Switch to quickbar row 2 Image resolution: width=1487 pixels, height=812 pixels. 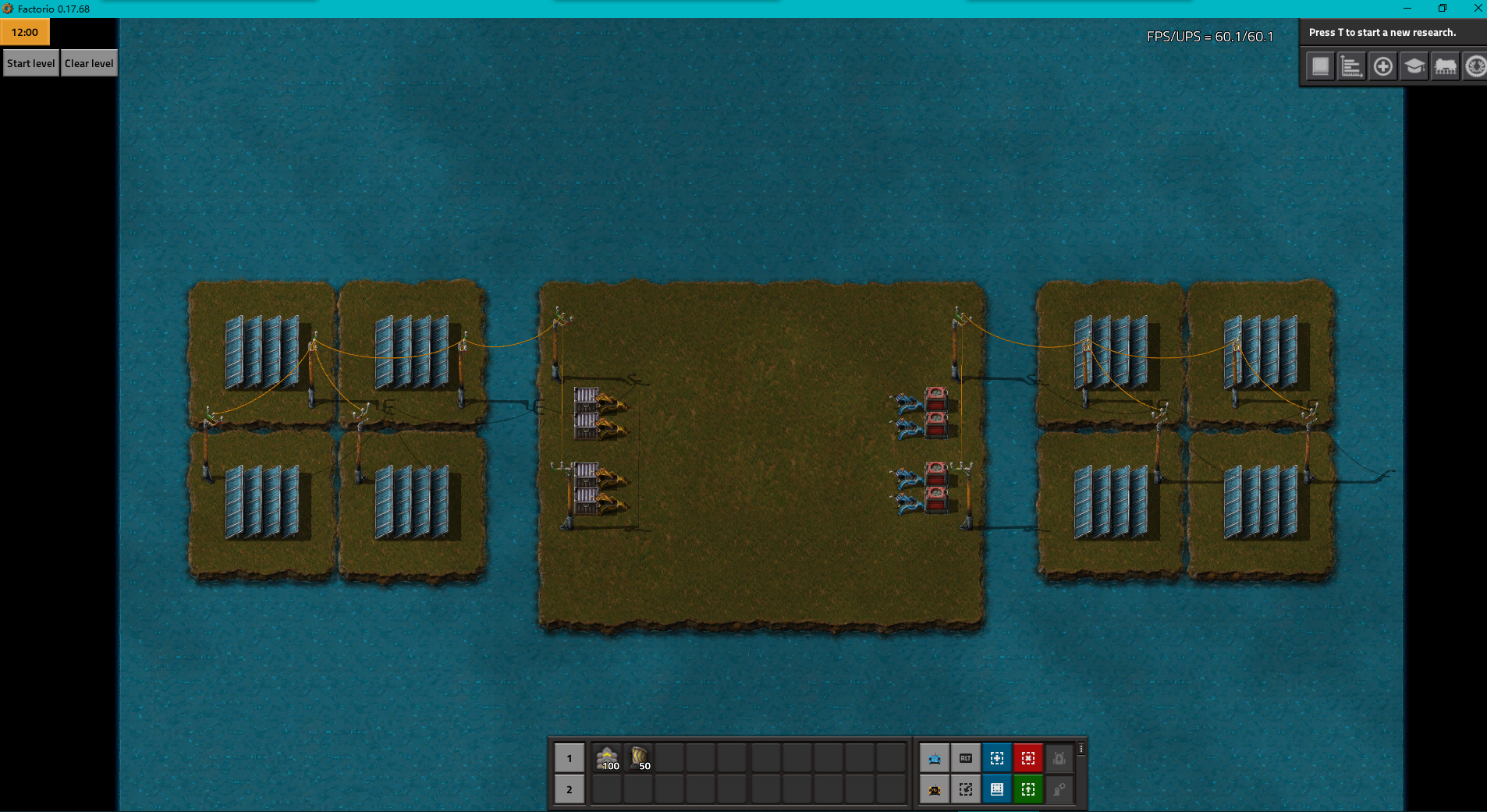pyautogui.click(x=570, y=789)
